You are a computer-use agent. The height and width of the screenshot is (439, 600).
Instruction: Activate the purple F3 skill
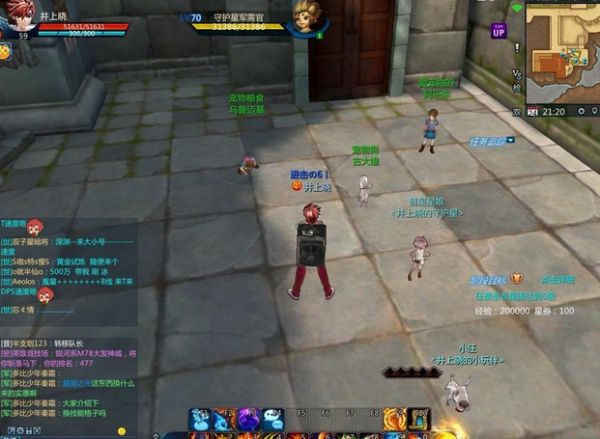click(x=249, y=420)
